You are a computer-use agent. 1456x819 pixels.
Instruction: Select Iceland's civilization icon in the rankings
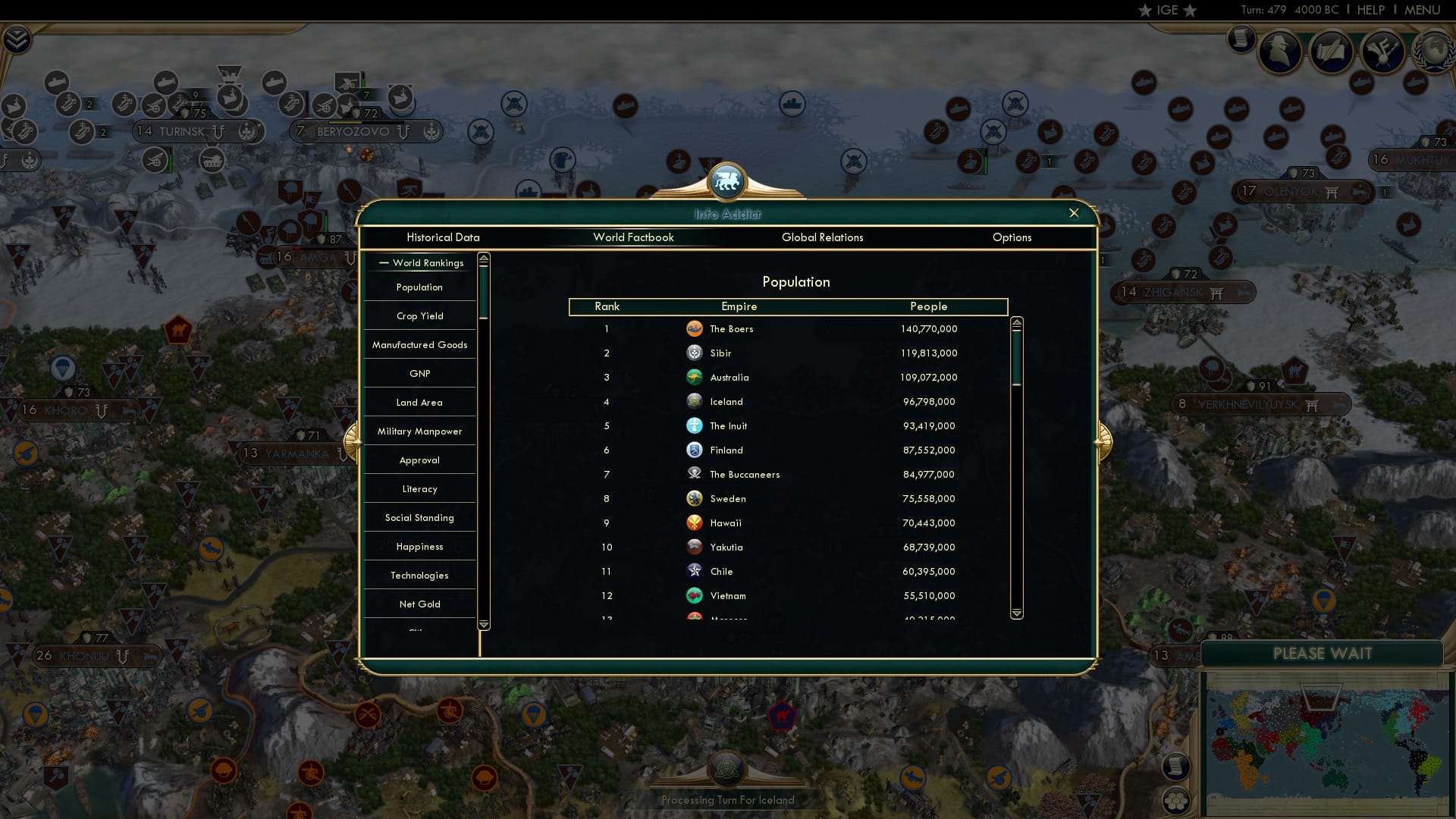click(x=695, y=401)
